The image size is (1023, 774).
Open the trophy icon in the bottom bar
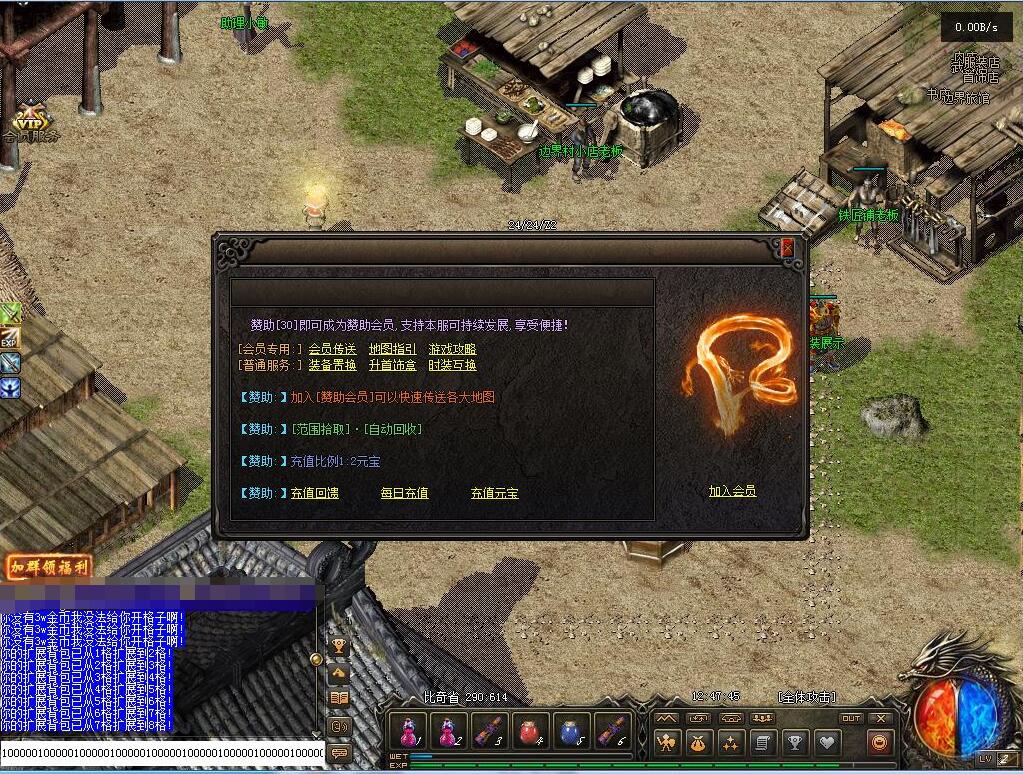(794, 742)
